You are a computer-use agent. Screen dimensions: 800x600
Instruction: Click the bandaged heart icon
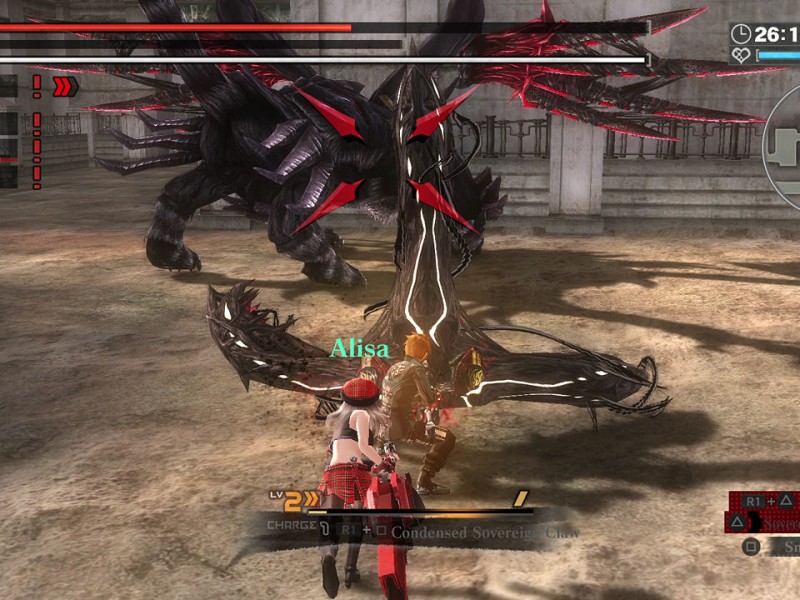click(741, 56)
